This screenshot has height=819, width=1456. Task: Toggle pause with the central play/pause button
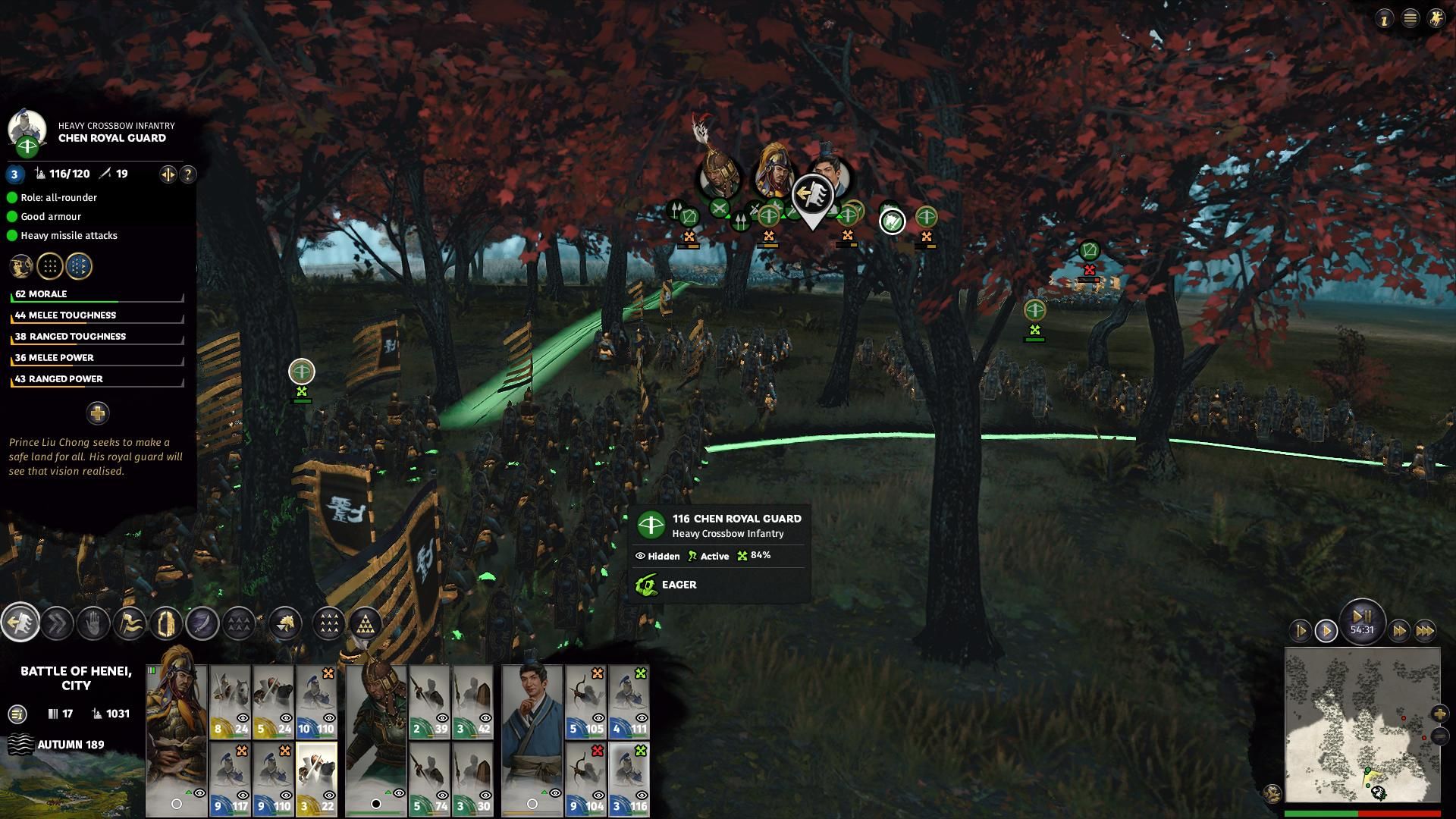click(1362, 619)
